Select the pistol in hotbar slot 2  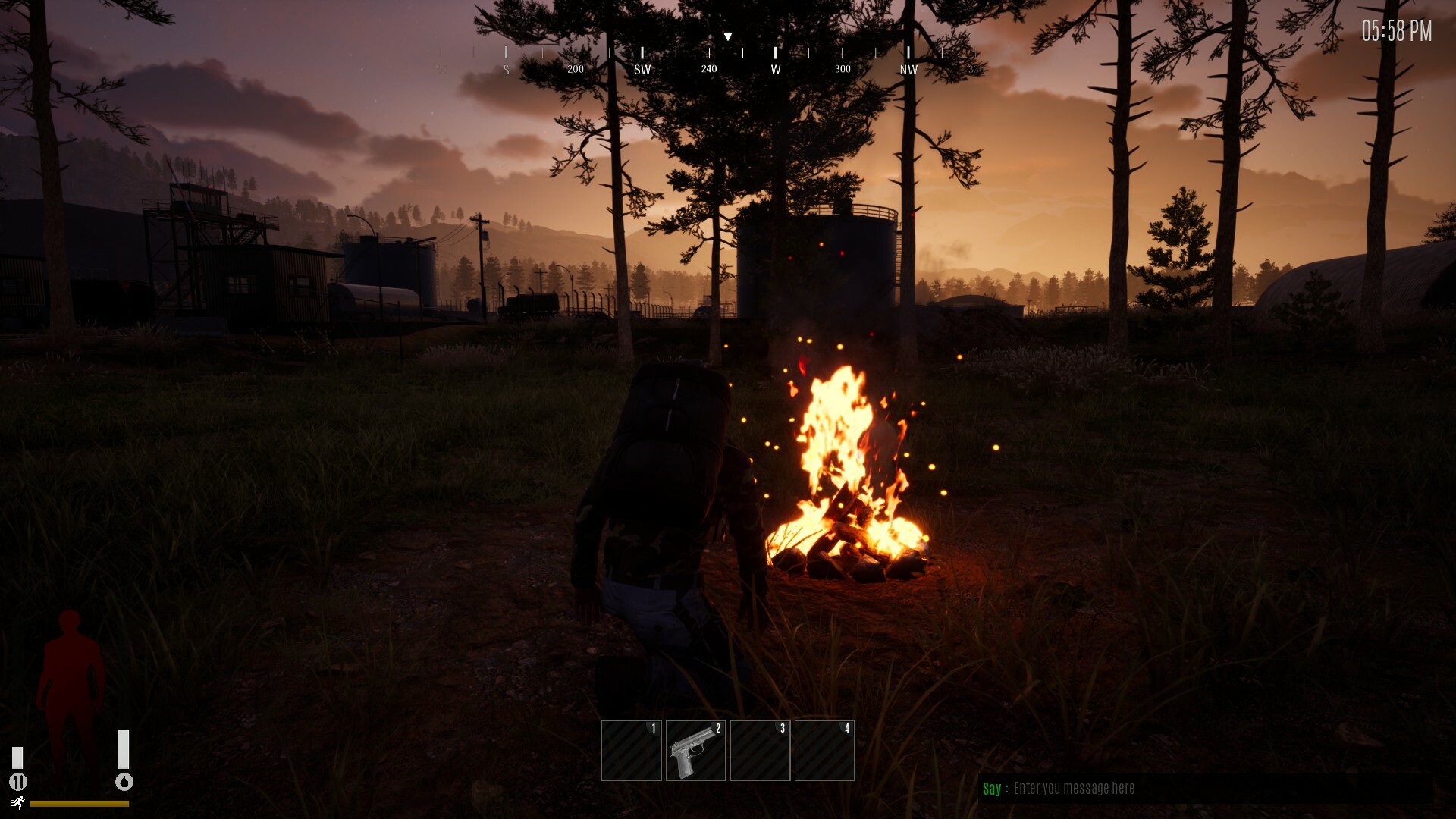695,751
